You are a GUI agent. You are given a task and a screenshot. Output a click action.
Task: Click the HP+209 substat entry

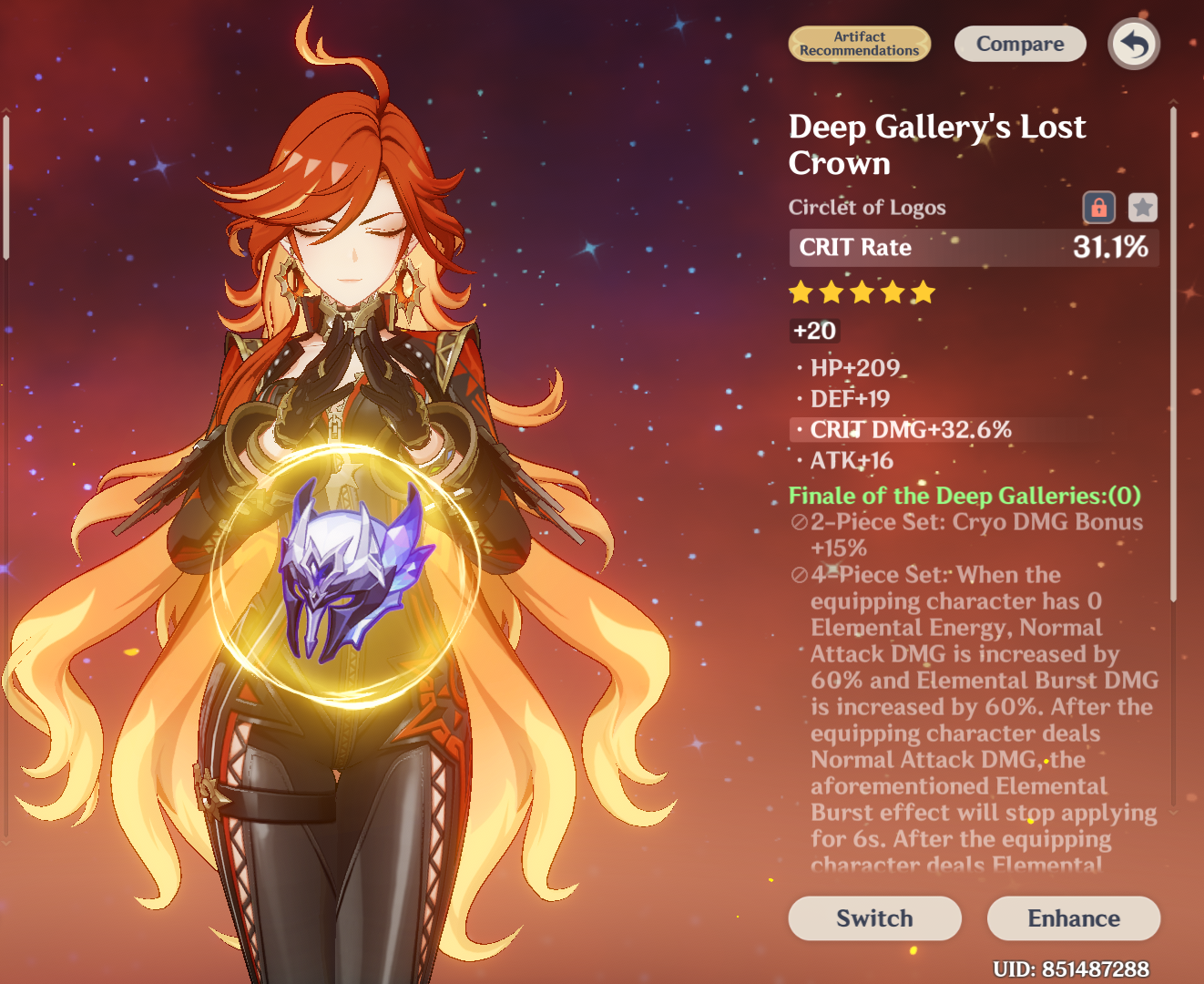point(853,368)
